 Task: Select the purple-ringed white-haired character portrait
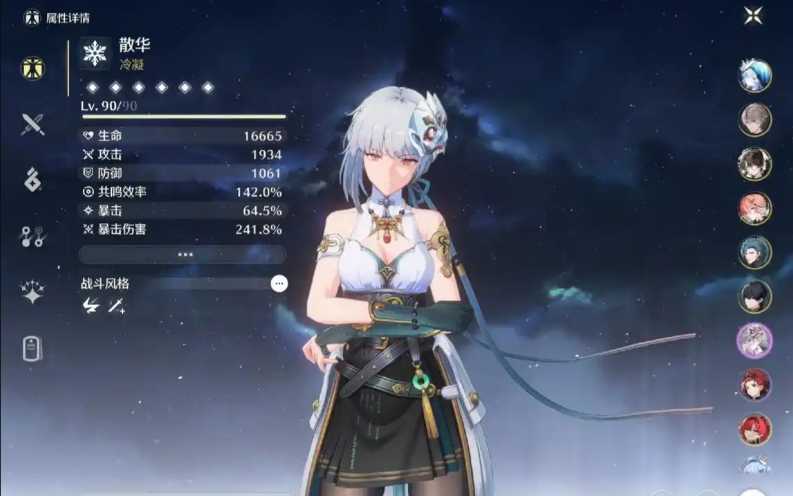[x=755, y=340]
